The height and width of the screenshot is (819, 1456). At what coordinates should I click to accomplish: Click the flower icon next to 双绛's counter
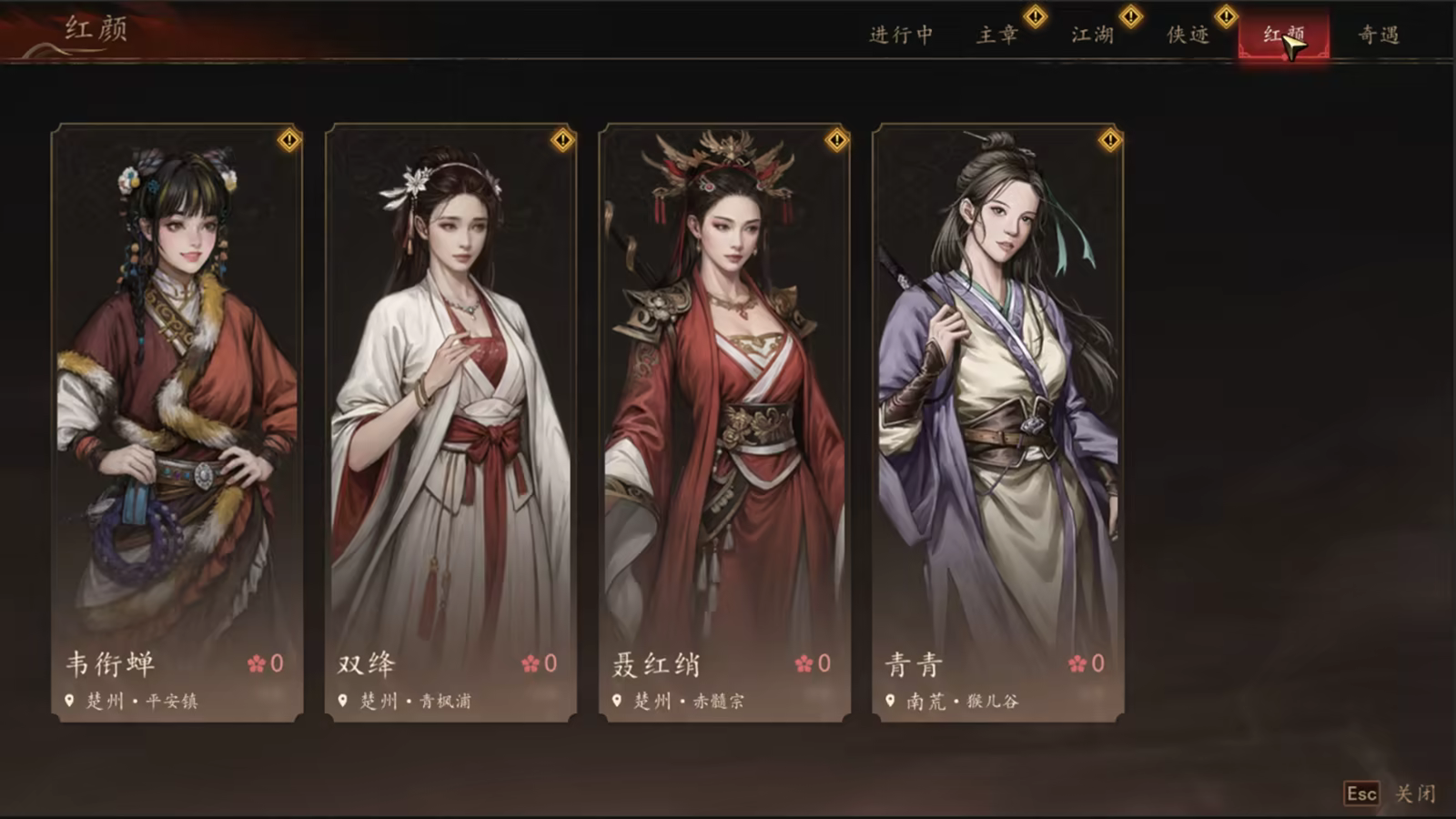(x=531, y=662)
